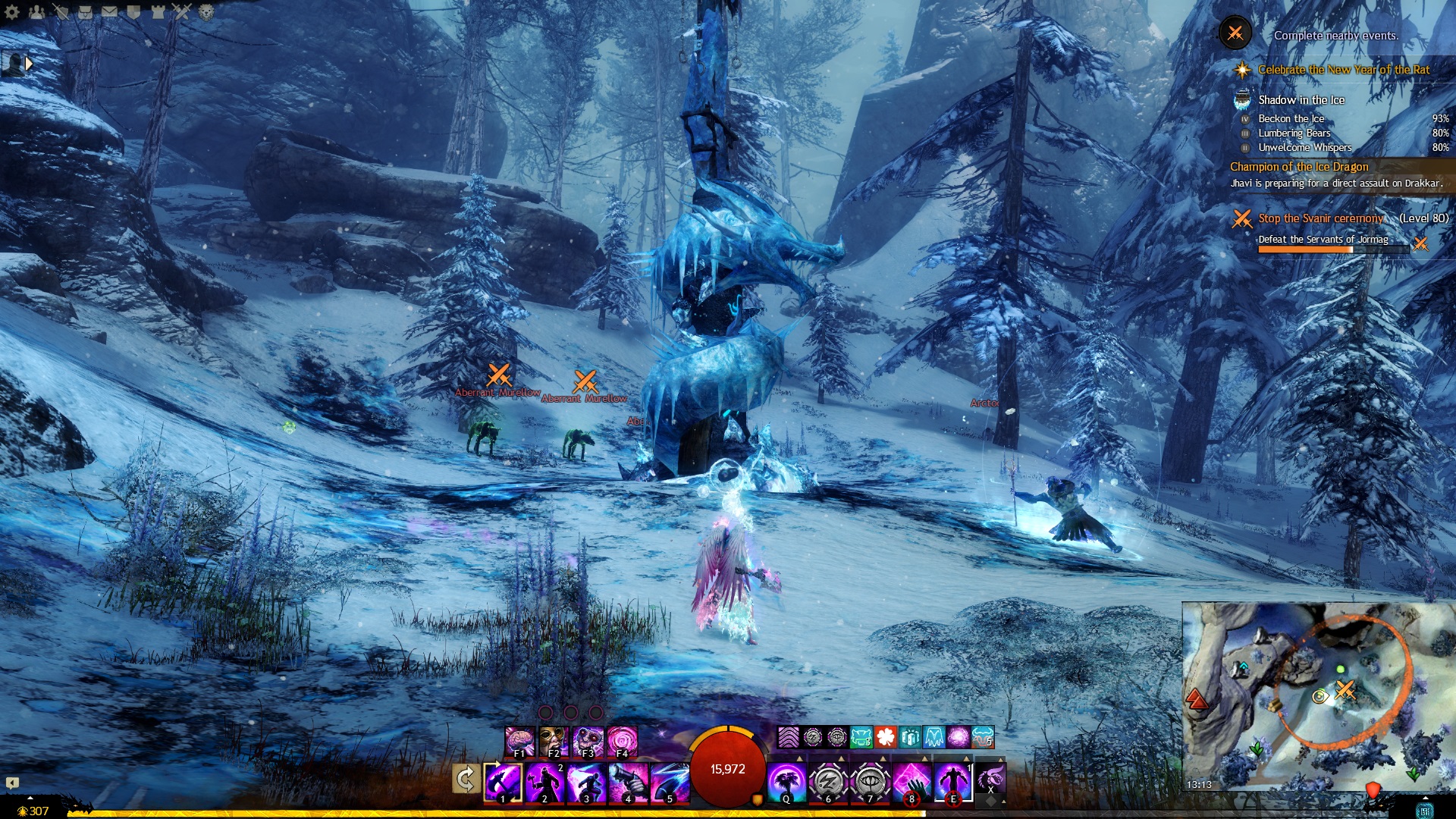The height and width of the screenshot is (819, 1456).
Task: Open the Guild shield icon
Action: 133,11
